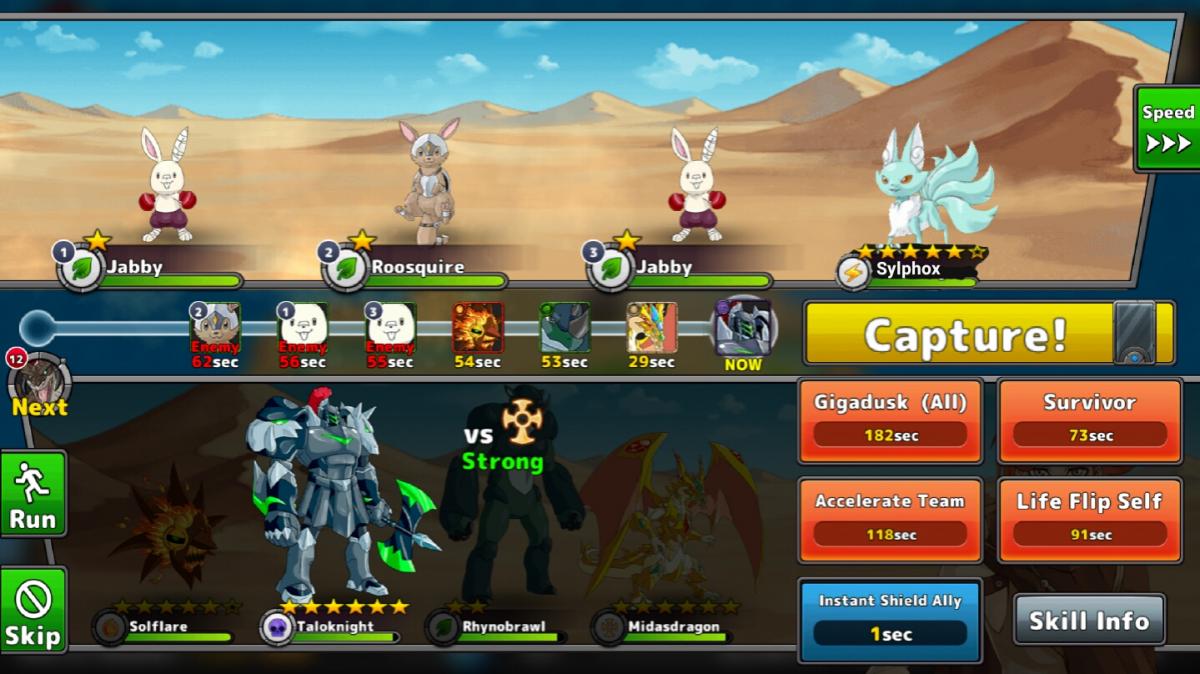Choose the Accelerate Team skill
This screenshot has height=674, width=1200.
pos(890,519)
